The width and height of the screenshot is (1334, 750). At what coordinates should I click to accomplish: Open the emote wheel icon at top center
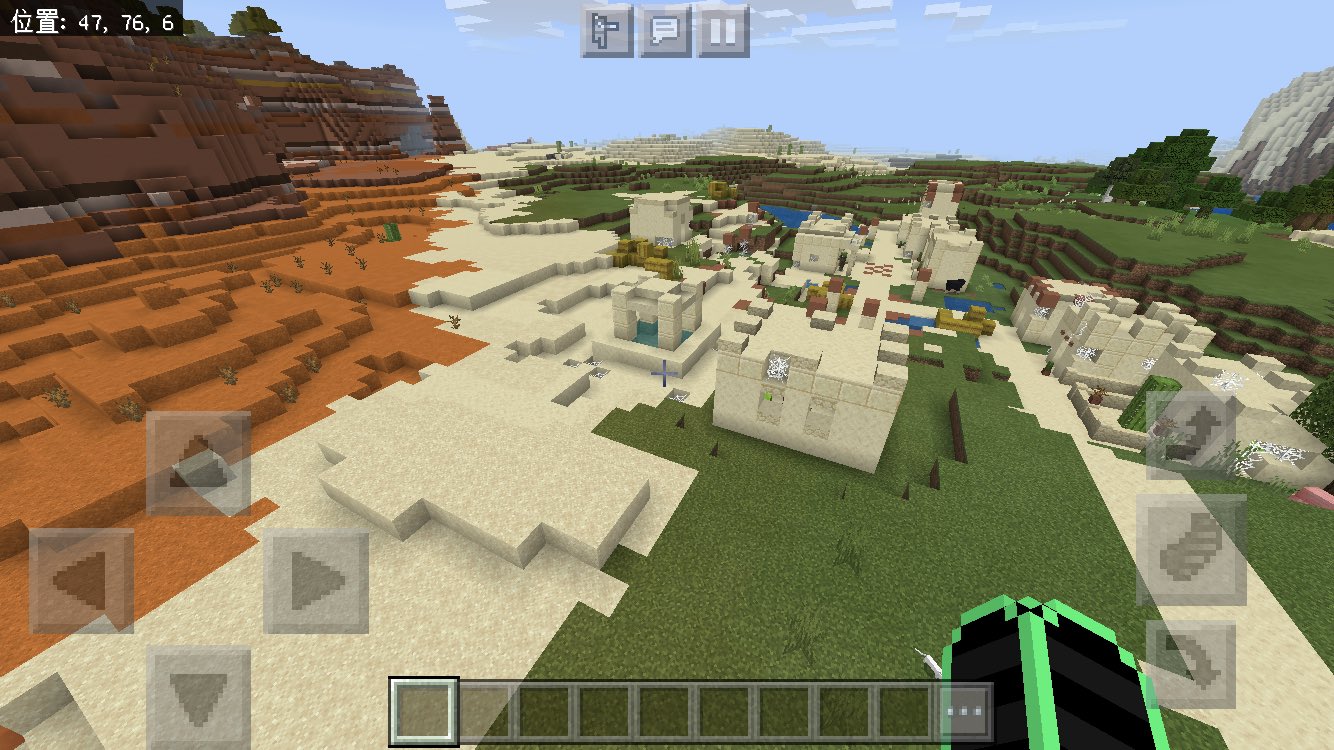608,30
